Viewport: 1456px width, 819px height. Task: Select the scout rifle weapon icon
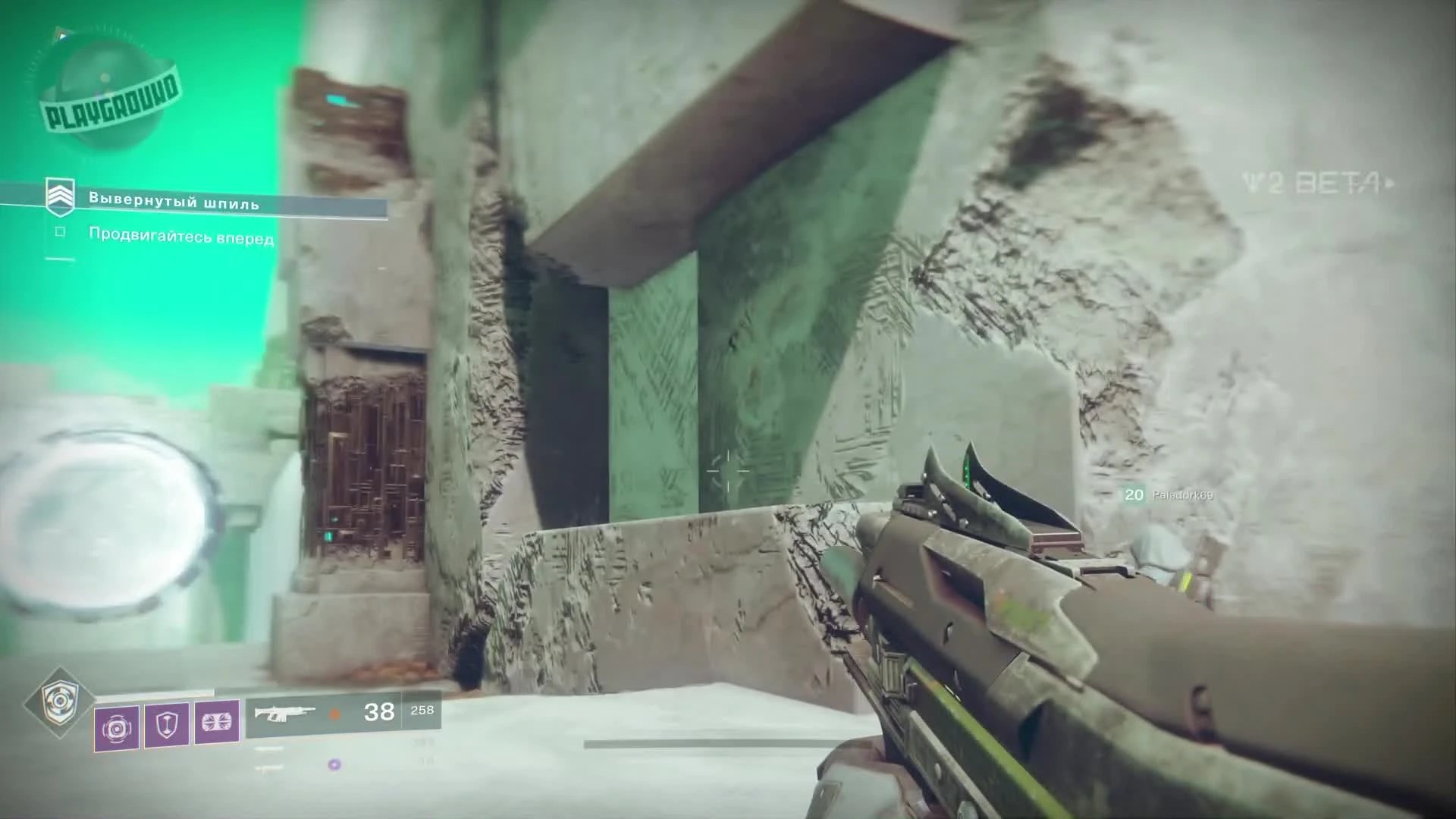click(x=287, y=713)
